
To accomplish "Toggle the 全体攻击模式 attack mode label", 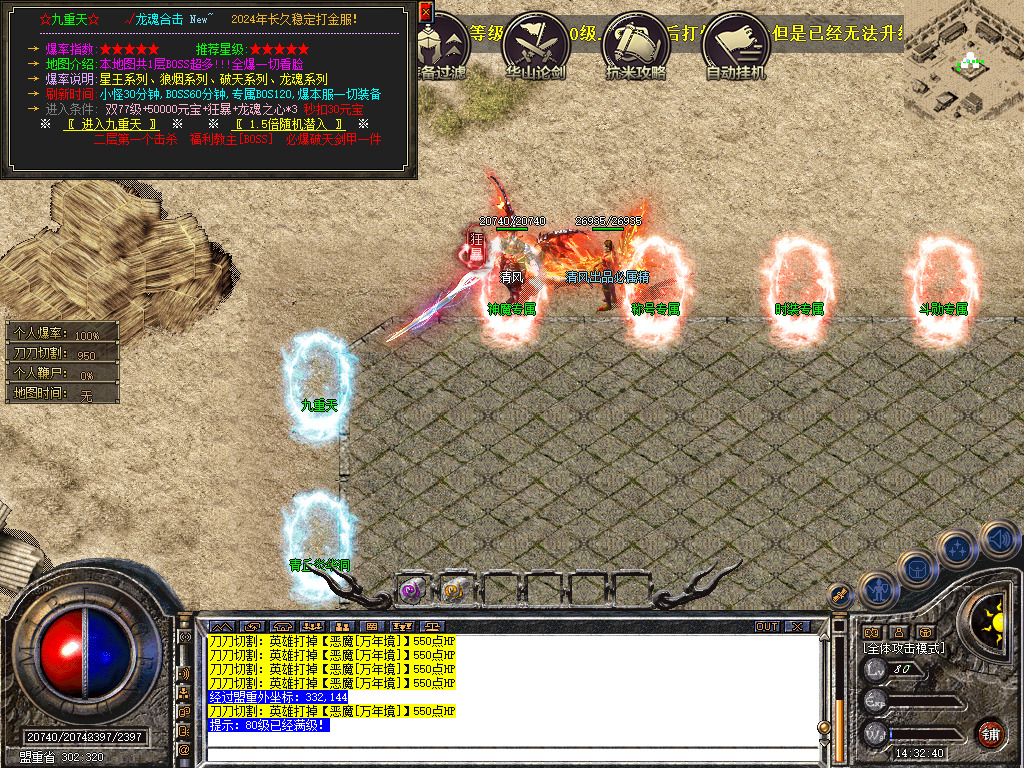I will [x=905, y=648].
